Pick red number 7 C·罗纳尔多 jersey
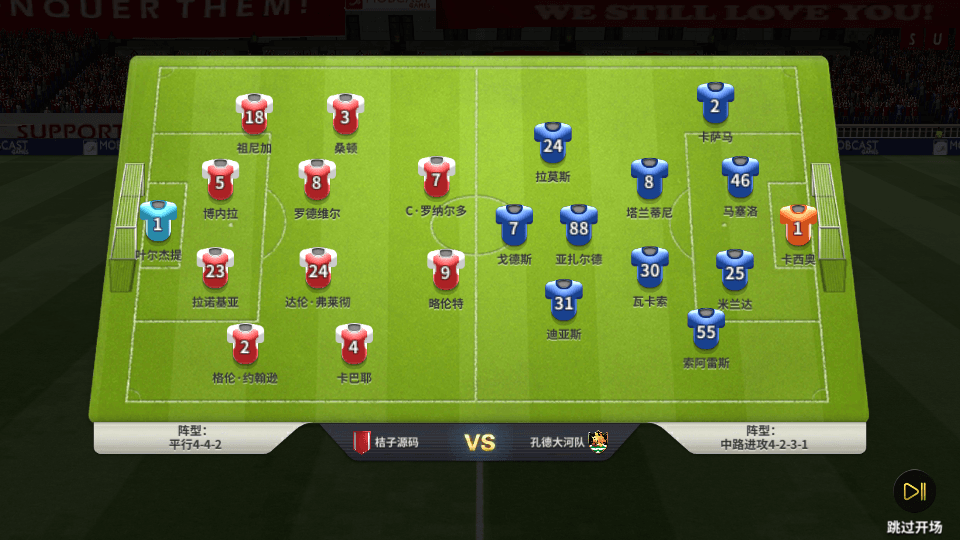This screenshot has height=540, width=960. [x=436, y=179]
